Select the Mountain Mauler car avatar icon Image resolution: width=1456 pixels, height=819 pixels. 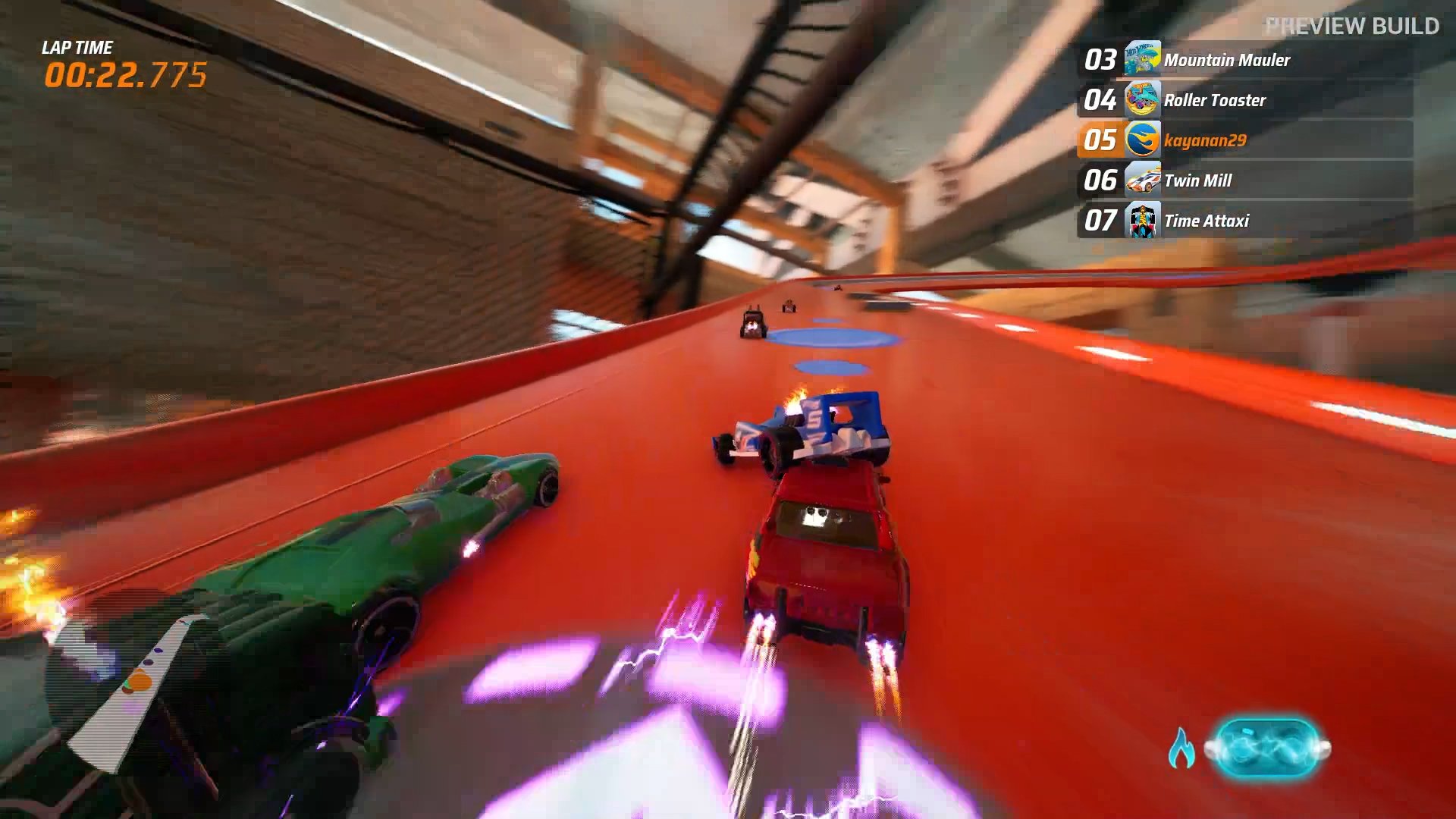click(x=1141, y=60)
